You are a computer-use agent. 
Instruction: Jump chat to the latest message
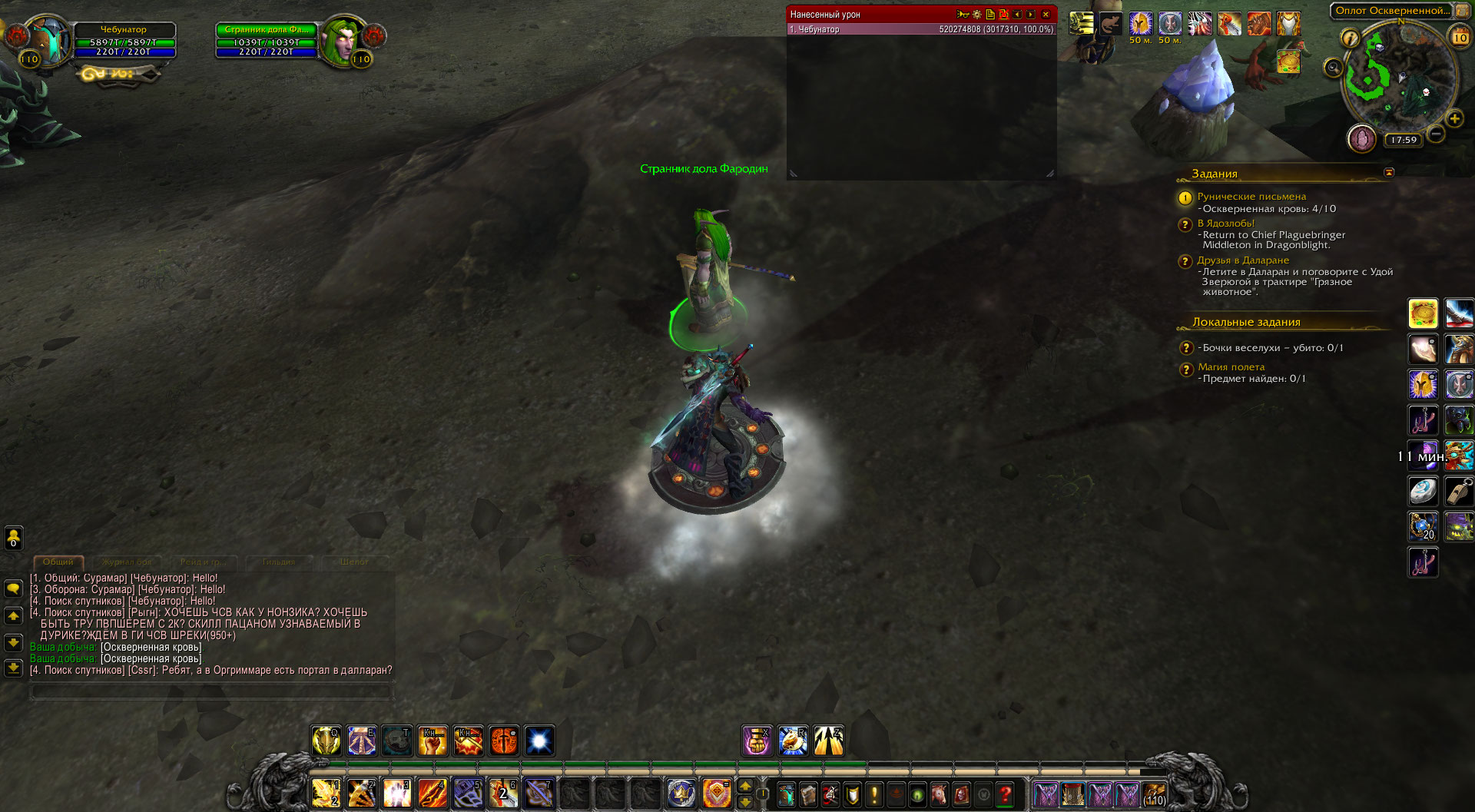pyautogui.click(x=13, y=668)
